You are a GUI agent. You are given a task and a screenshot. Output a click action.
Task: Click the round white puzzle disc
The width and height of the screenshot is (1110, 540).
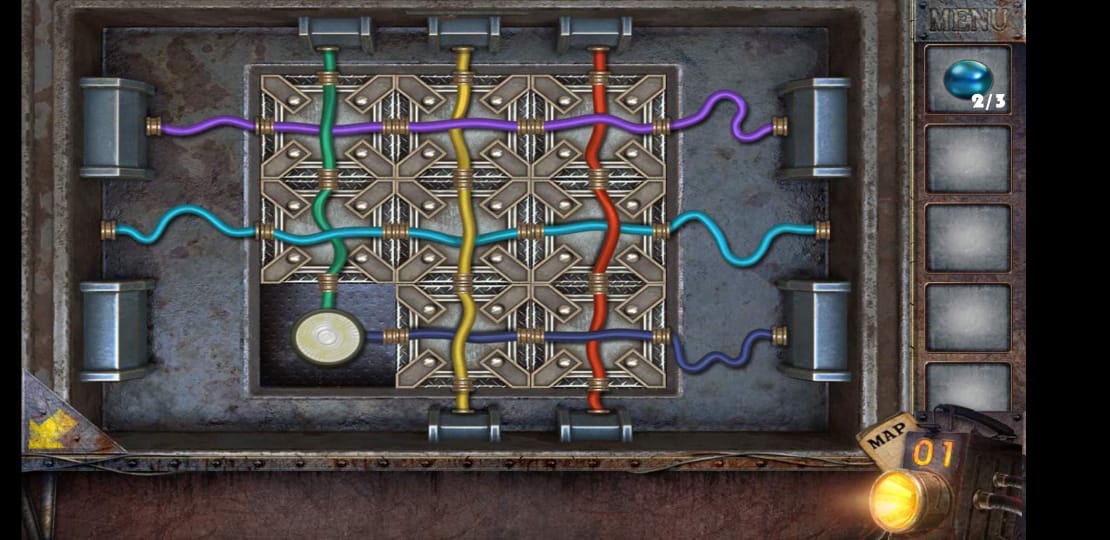point(328,337)
